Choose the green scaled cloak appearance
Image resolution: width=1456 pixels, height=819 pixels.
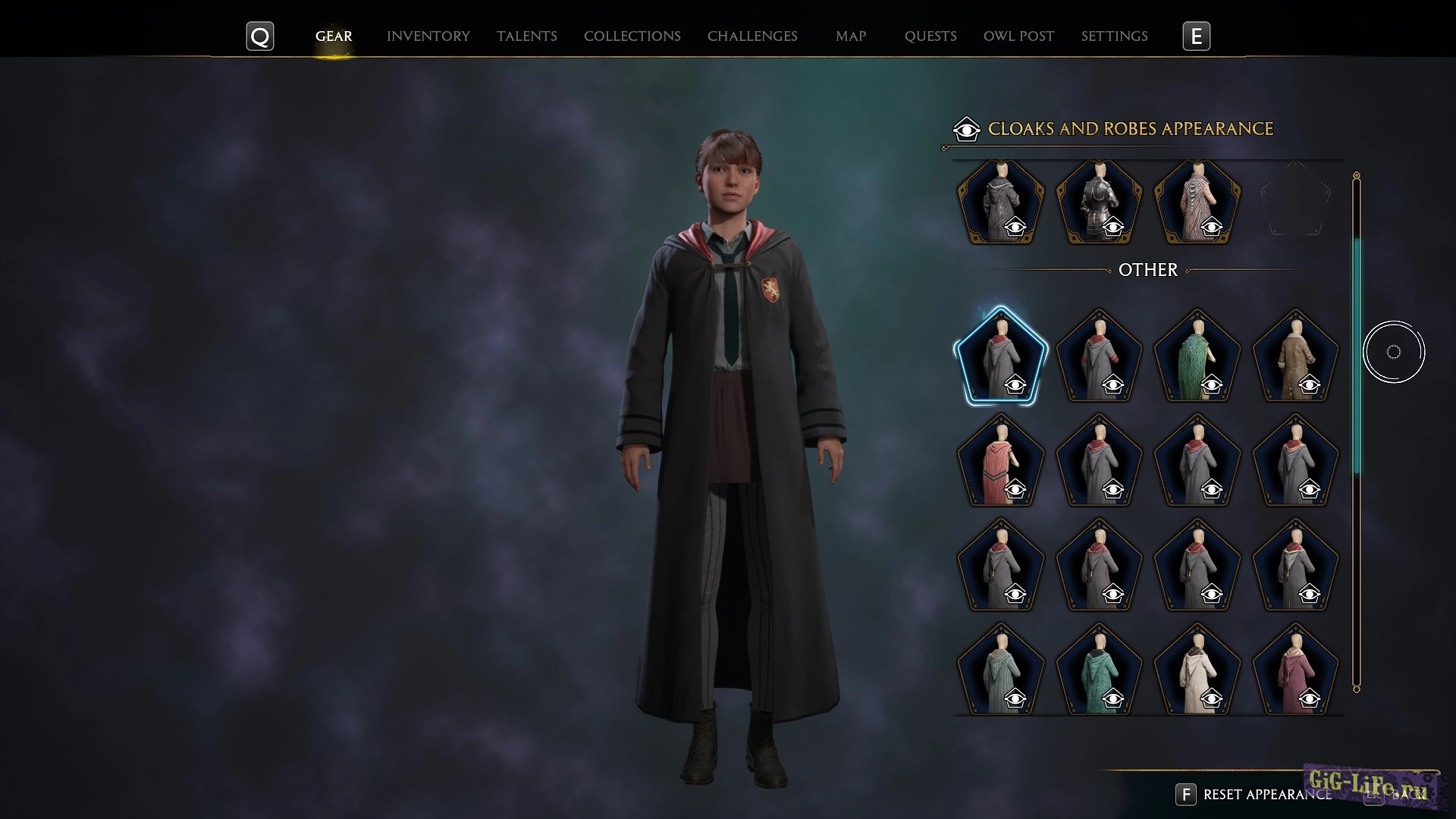(x=1197, y=356)
